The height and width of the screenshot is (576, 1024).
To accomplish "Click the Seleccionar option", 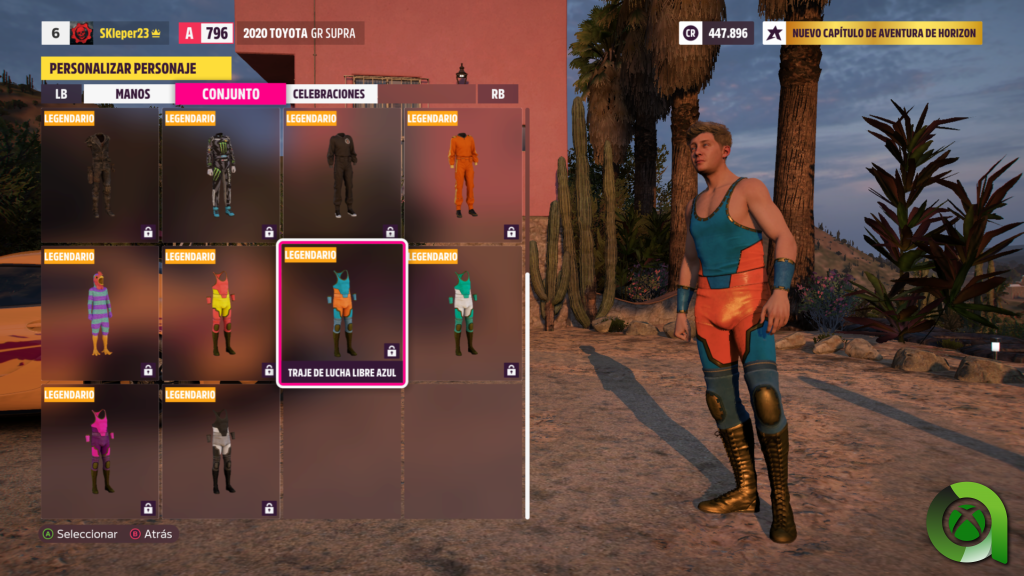I will (79, 534).
